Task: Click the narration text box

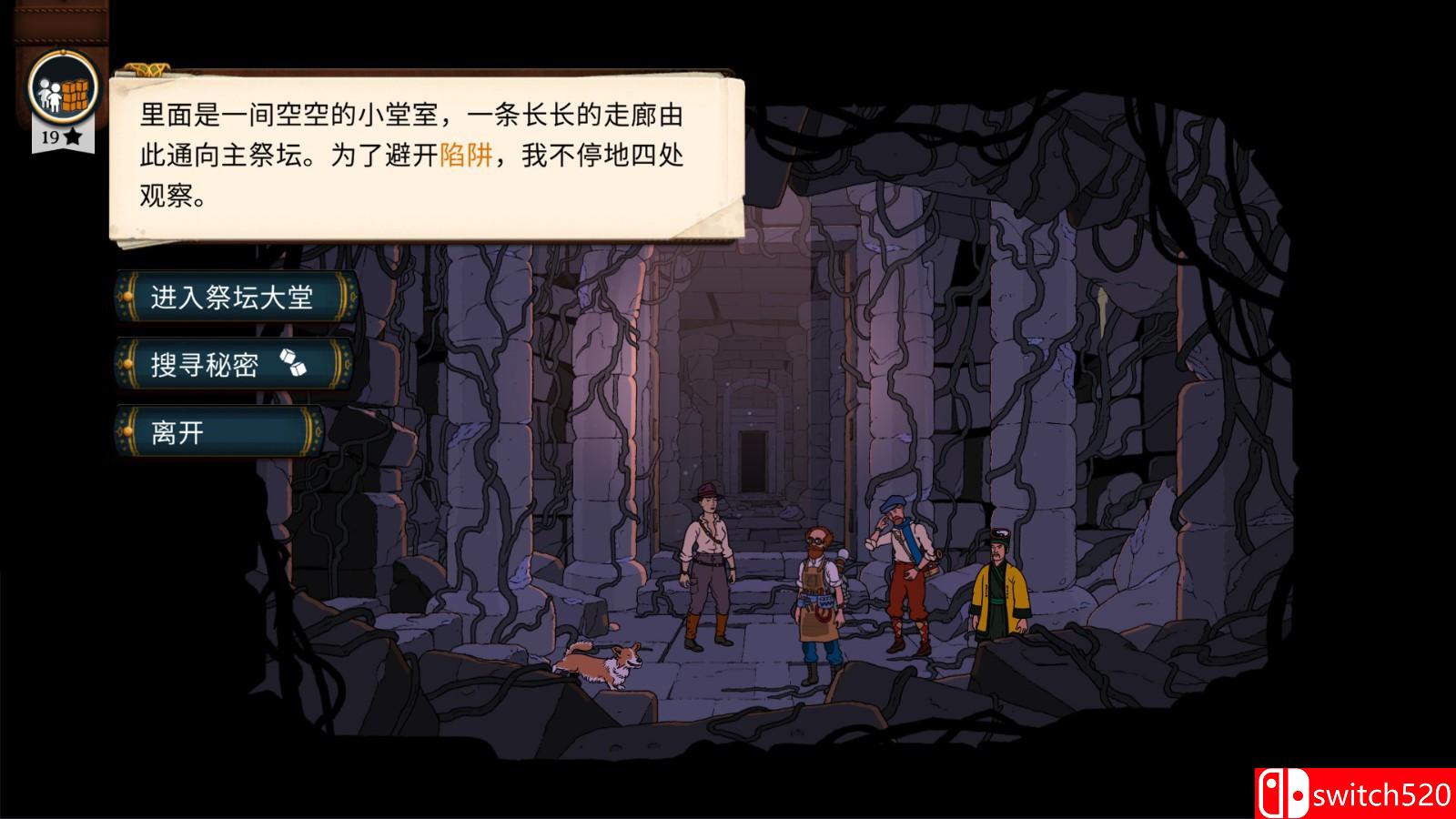Action: 409,155
